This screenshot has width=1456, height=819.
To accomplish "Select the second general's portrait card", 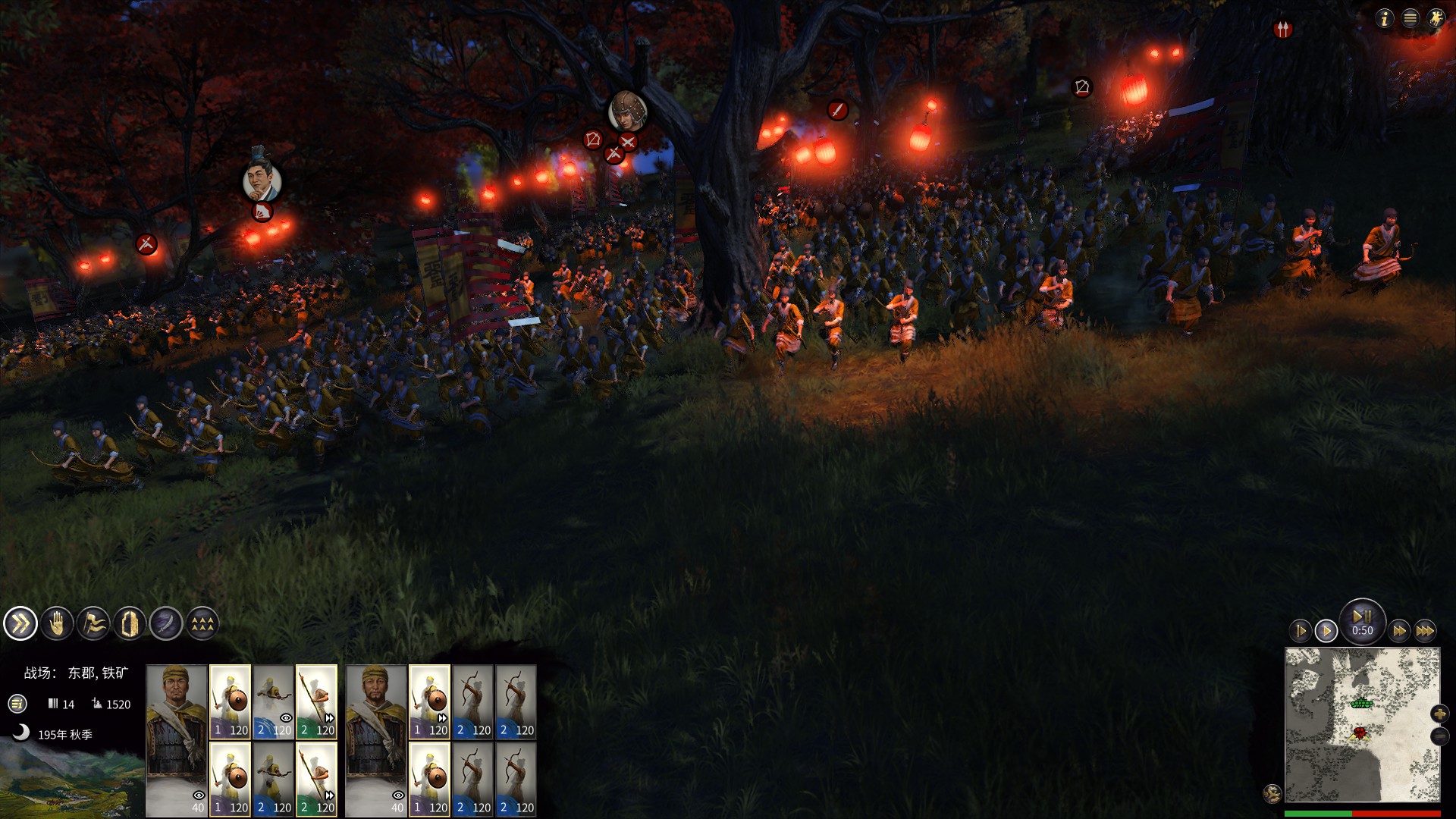I will pyautogui.click(x=376, y=740).
